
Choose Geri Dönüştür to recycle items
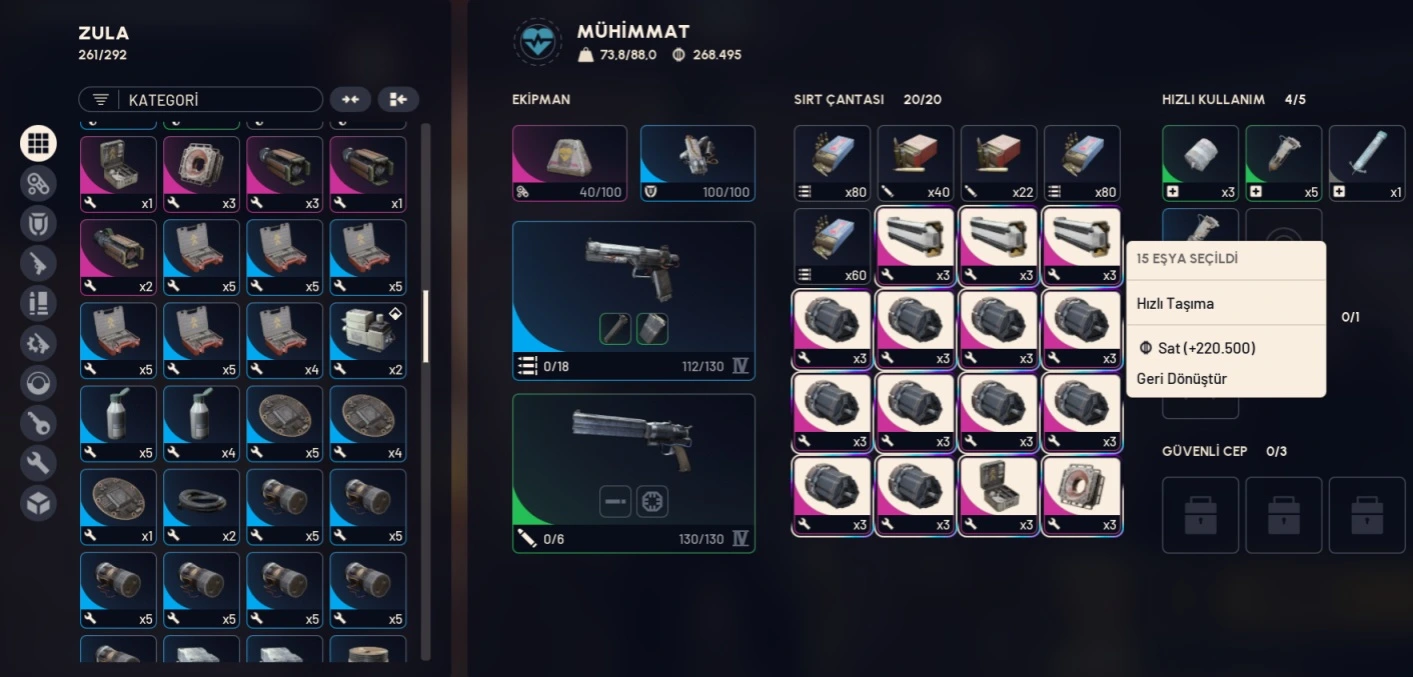[x=1182, y=379]
